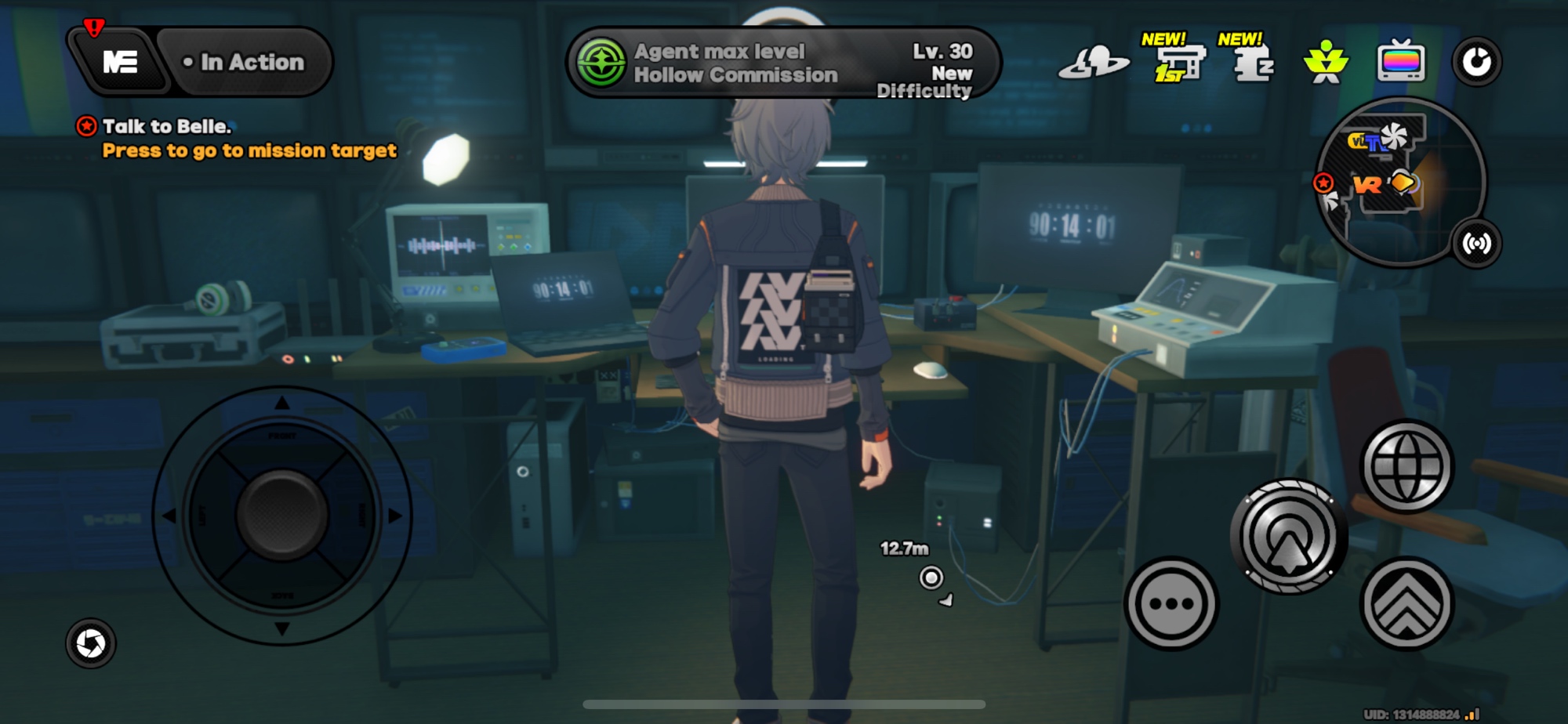Tap the joystick's right arrow

click(395, 516)
